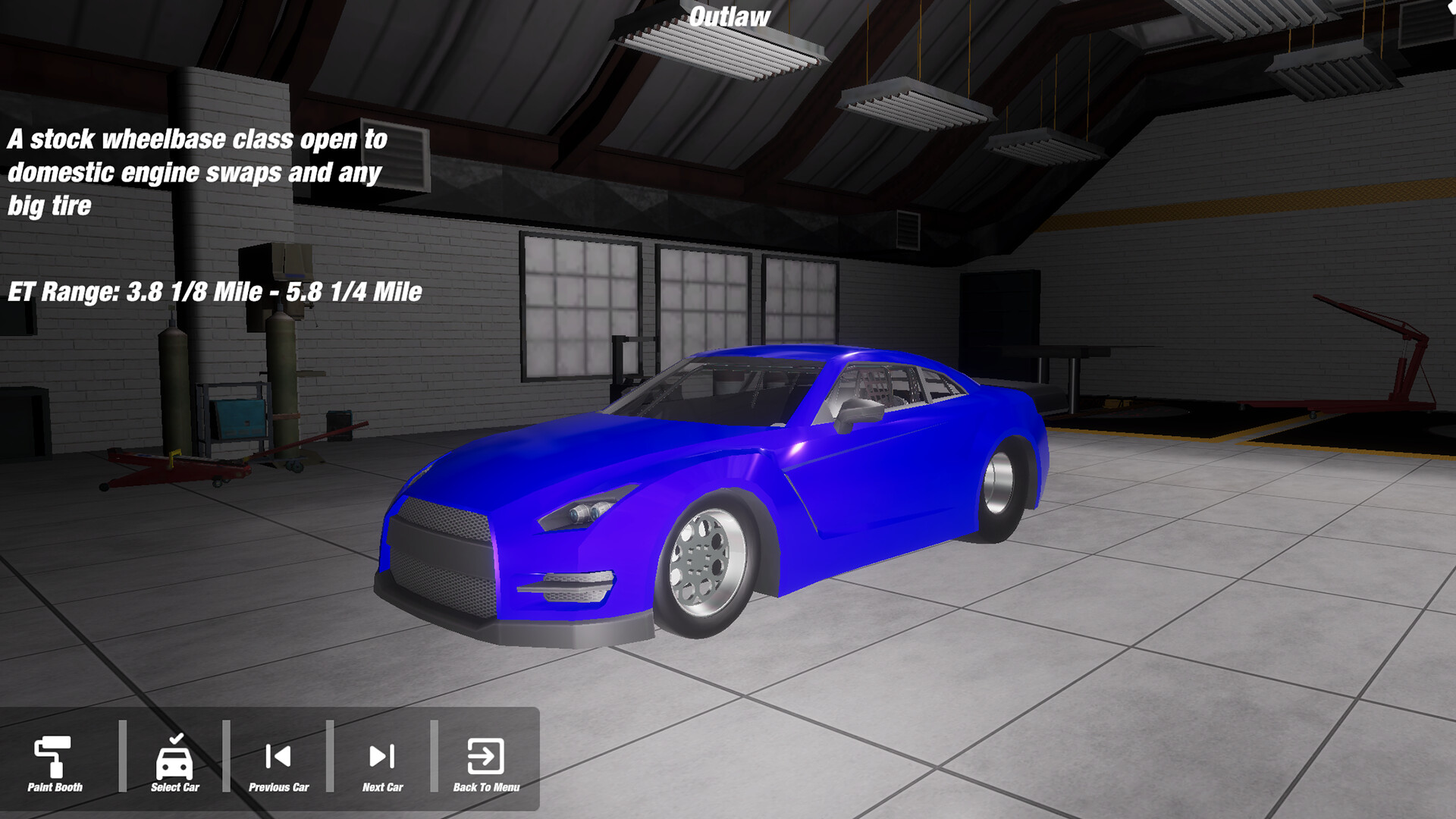1456x819 pixels.
Task: Click the "Previous Car" label
Action: 279,786
